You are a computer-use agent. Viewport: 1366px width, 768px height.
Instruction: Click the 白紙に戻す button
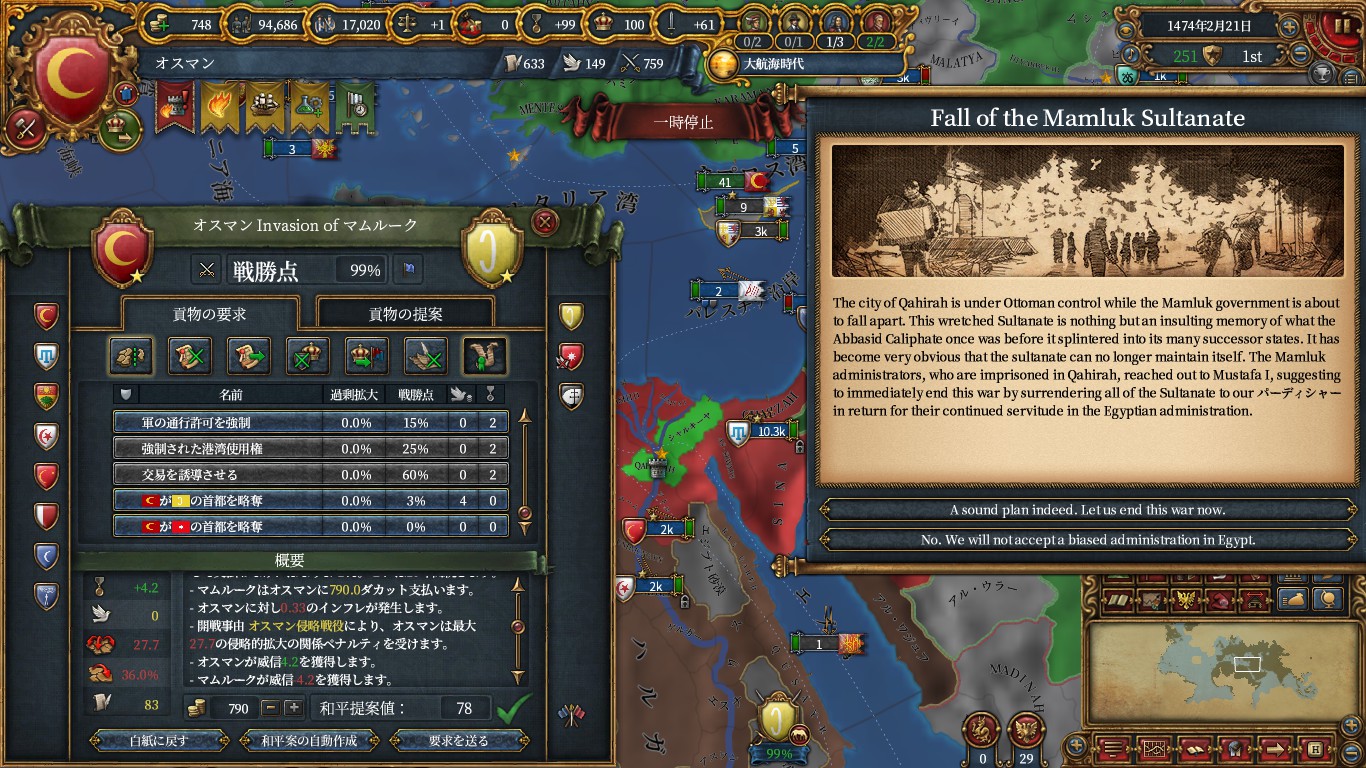coord(159,741)
